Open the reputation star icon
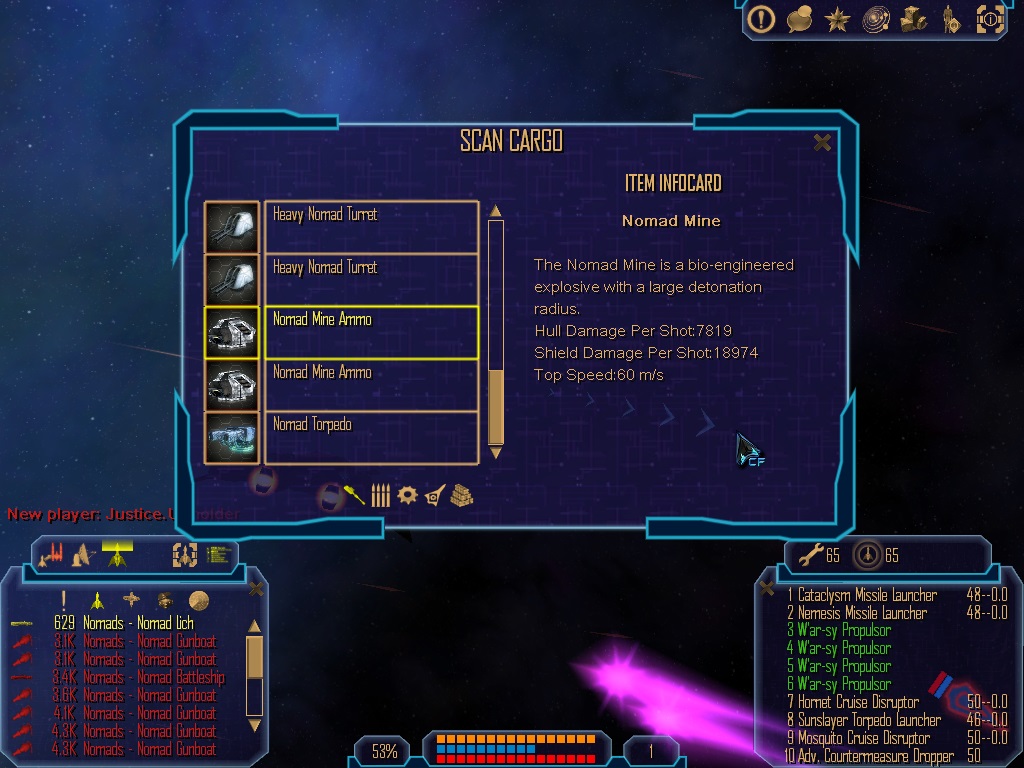 [837, 19]
